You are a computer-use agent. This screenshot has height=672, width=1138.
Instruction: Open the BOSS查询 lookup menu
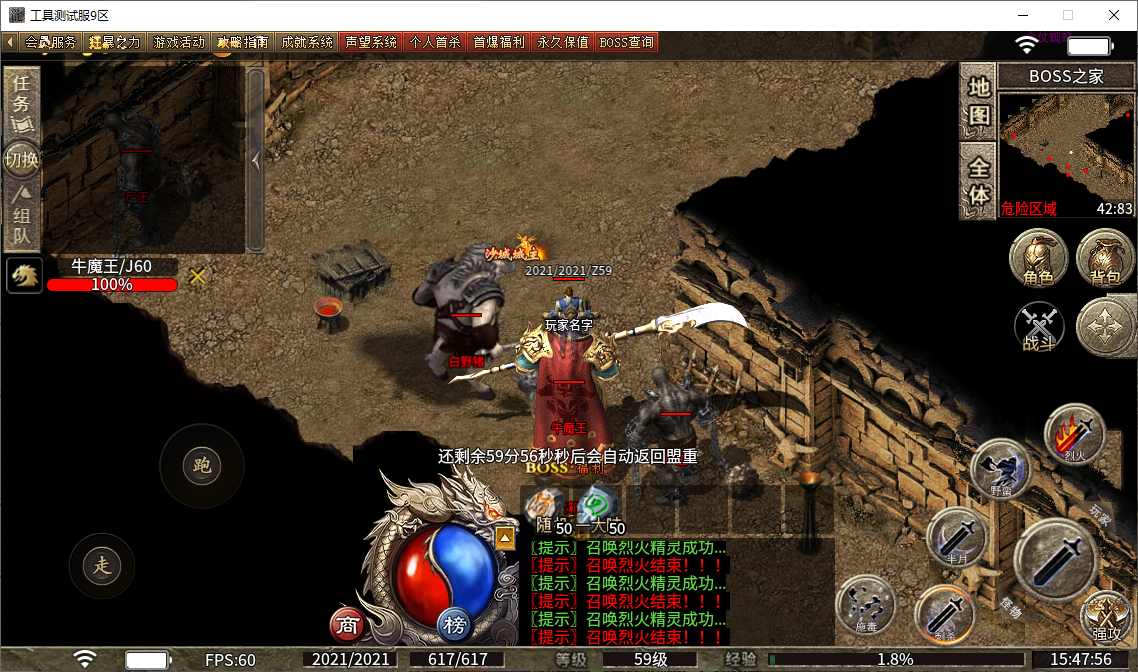(627, 43)
